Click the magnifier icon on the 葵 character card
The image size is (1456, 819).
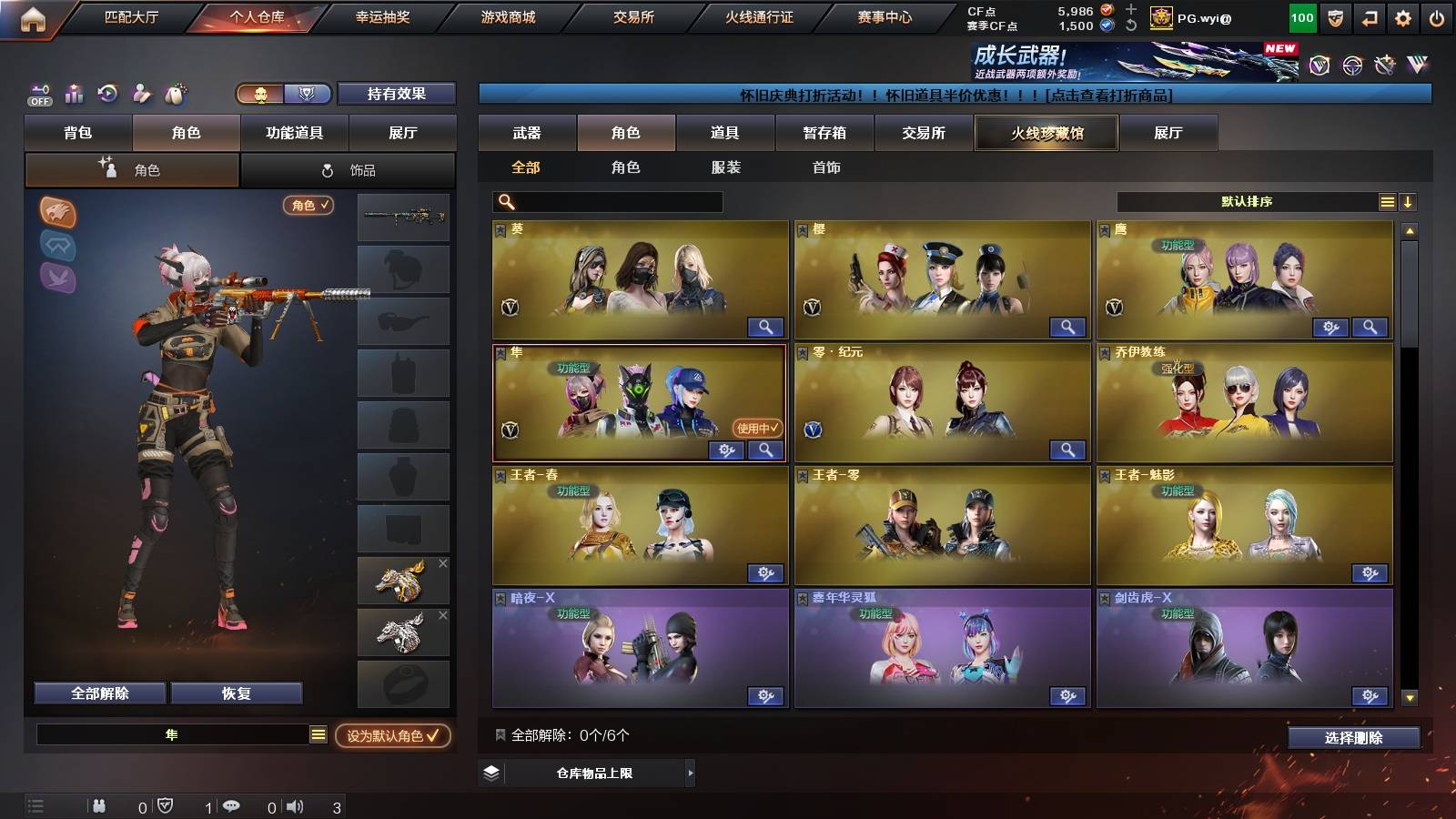click(767, 327)
